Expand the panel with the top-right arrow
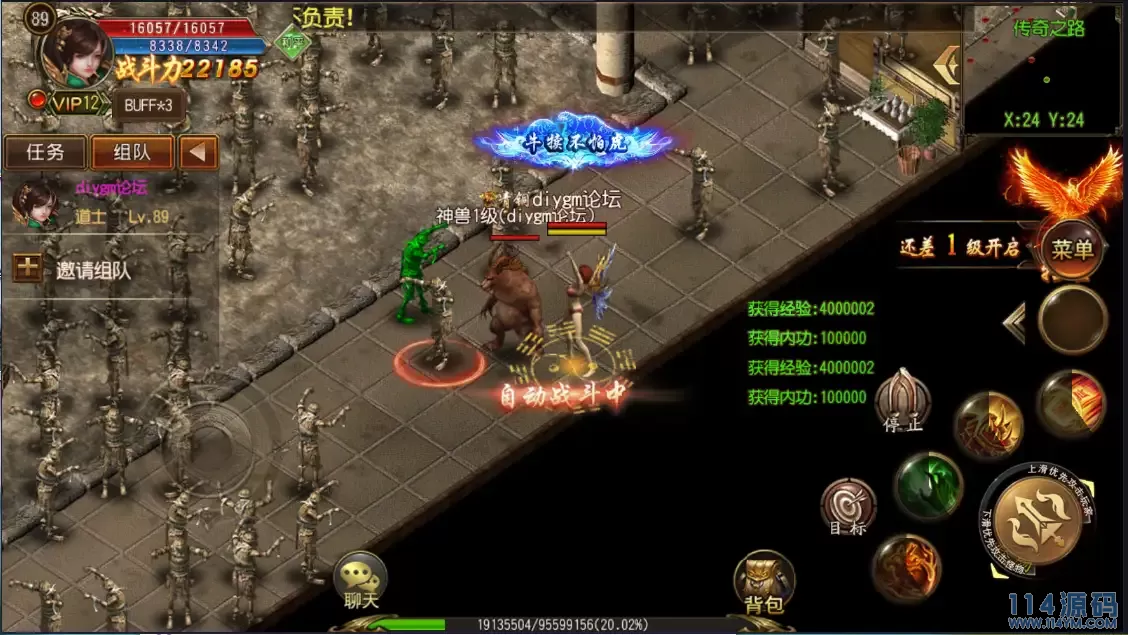Viewport: 1128px width, 635px height. click(x=944, y=64)
